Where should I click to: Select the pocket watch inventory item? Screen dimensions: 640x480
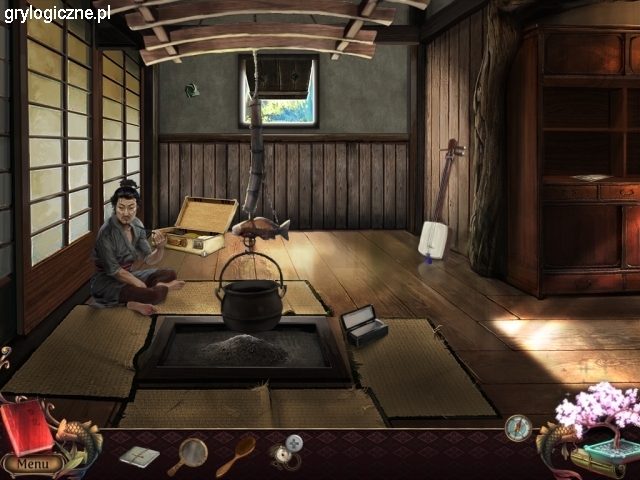point(286,451)
